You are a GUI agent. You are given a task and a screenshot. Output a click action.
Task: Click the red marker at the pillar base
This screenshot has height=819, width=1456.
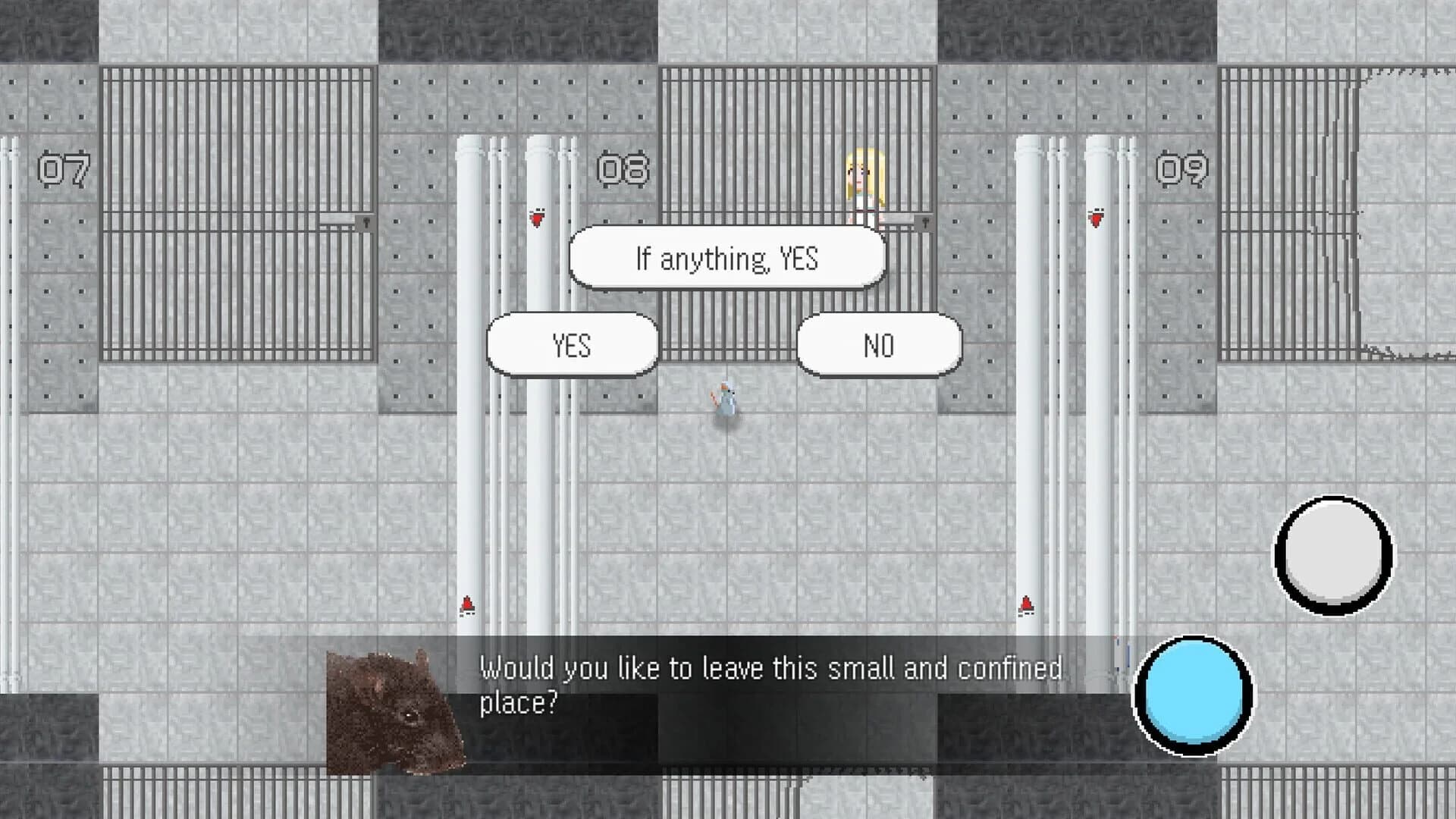point(467,604)
